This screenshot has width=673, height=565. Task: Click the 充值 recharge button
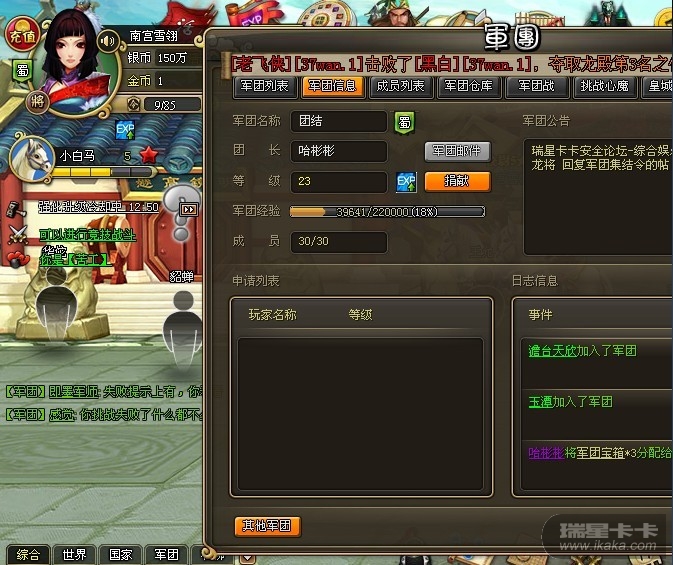[22, 35]
